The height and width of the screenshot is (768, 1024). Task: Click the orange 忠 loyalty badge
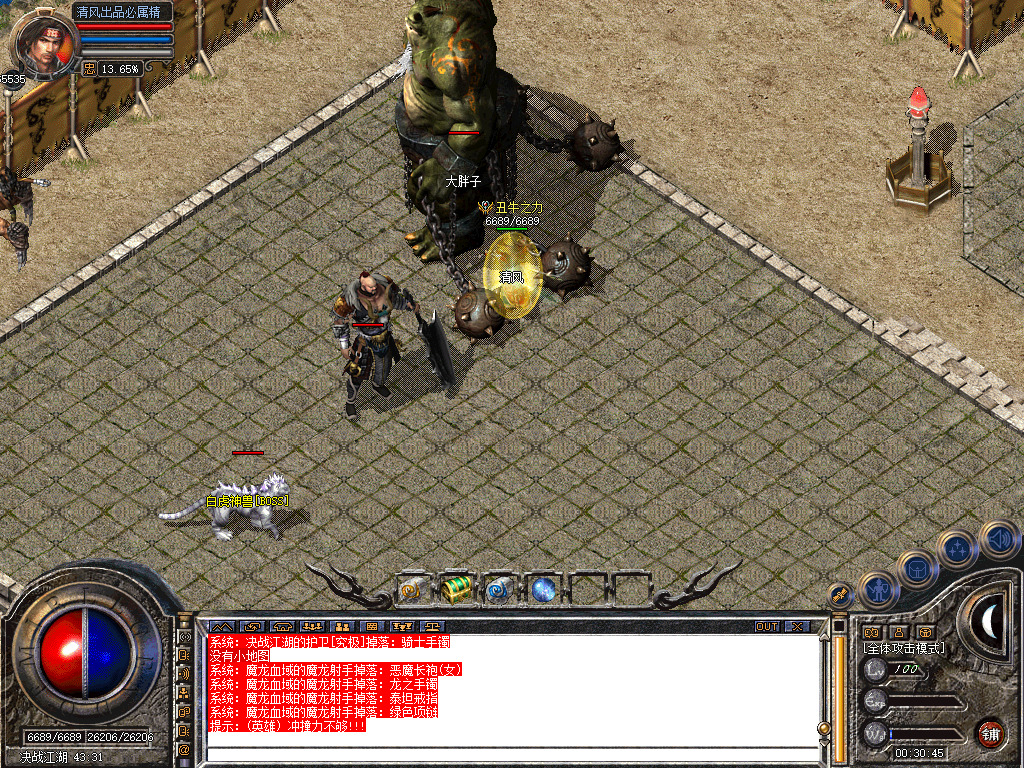pos(89,69)
